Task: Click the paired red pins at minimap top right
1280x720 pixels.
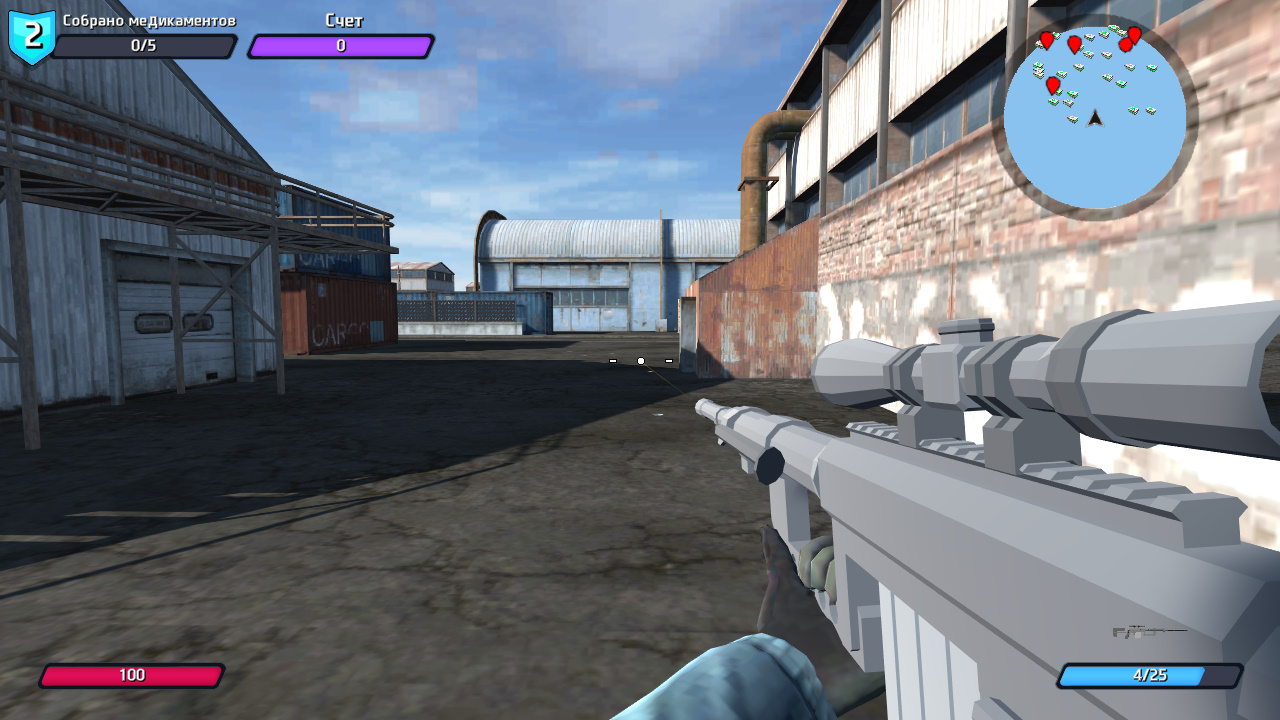Action: [x=1130, y=40]
